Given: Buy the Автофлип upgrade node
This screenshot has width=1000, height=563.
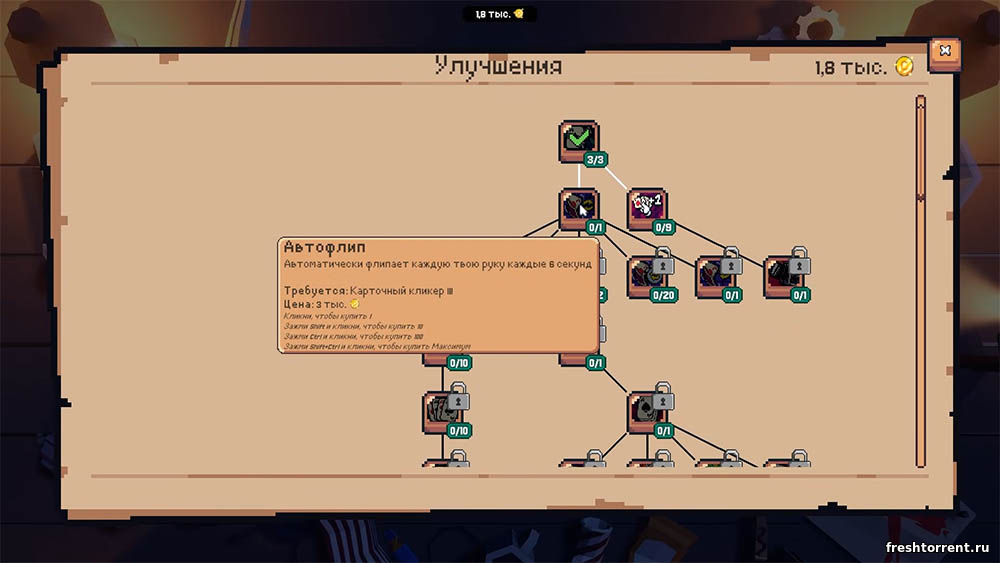Looking at the screenshot, I should pyautogui.click(x=579, y=208).
